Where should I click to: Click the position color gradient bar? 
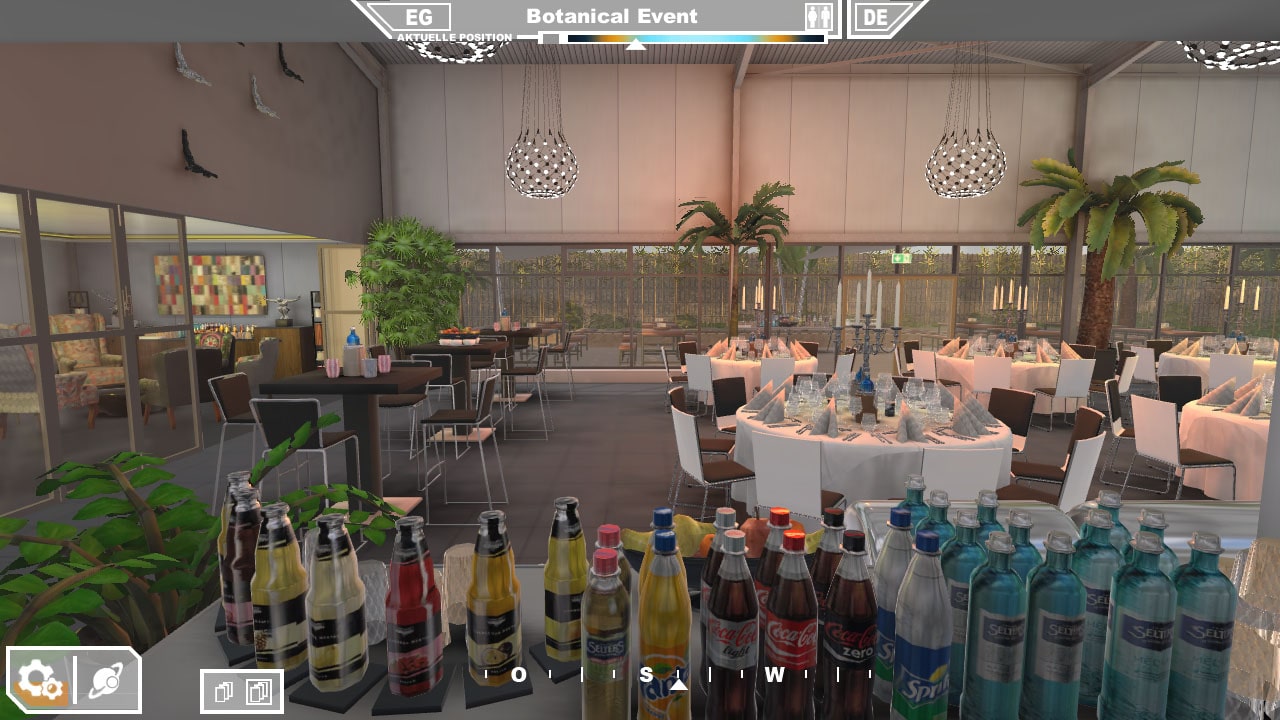[x=695, y=39]
